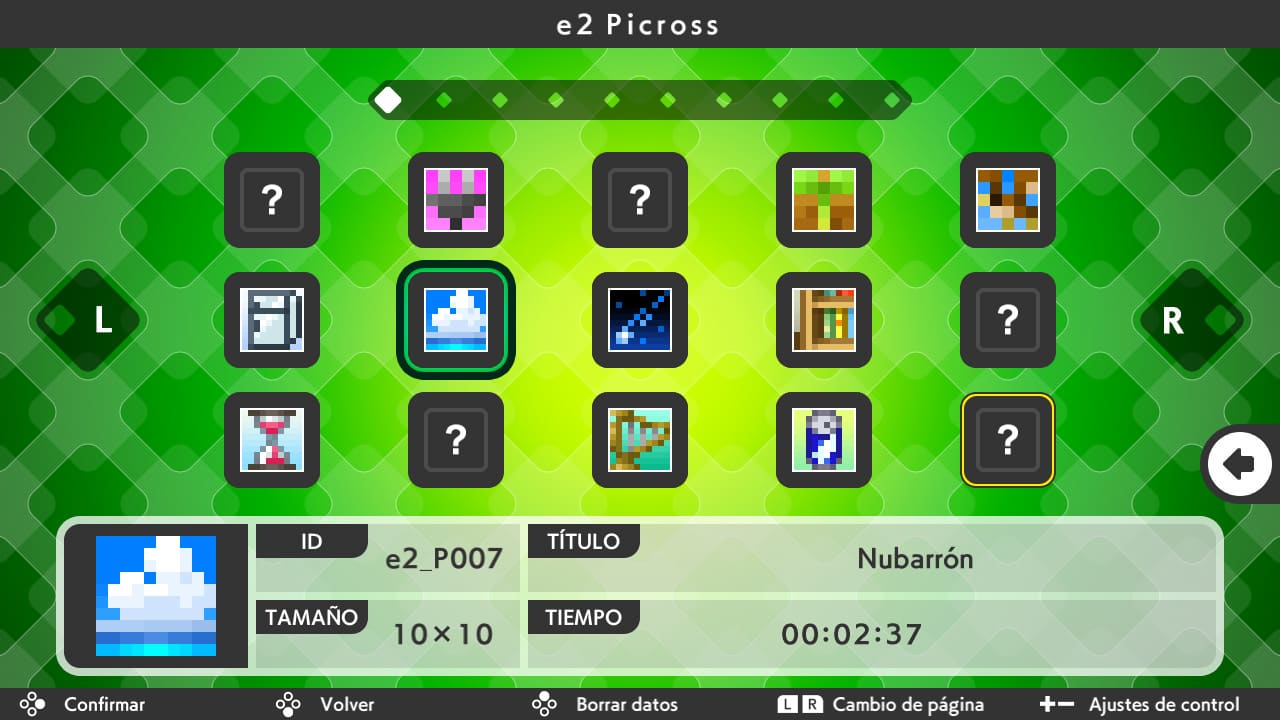Select the highlighted question mark puzzle

(x=1007, y=440)
